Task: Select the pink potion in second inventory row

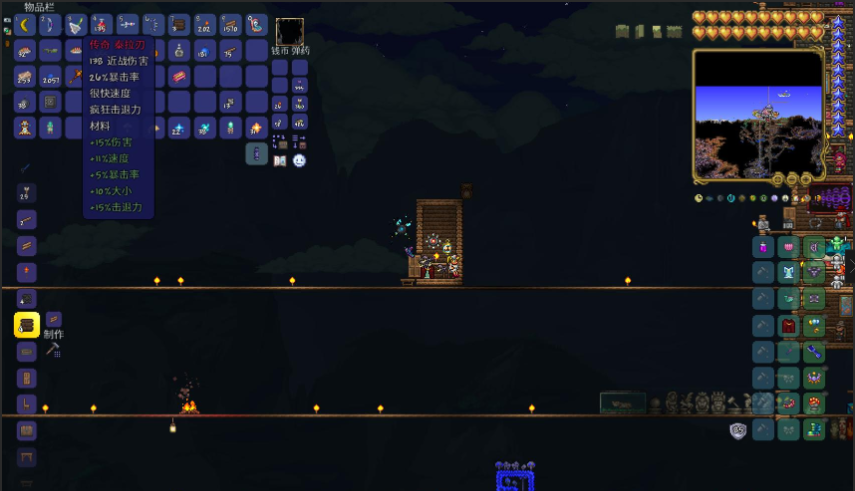Action: pos(180,50)
